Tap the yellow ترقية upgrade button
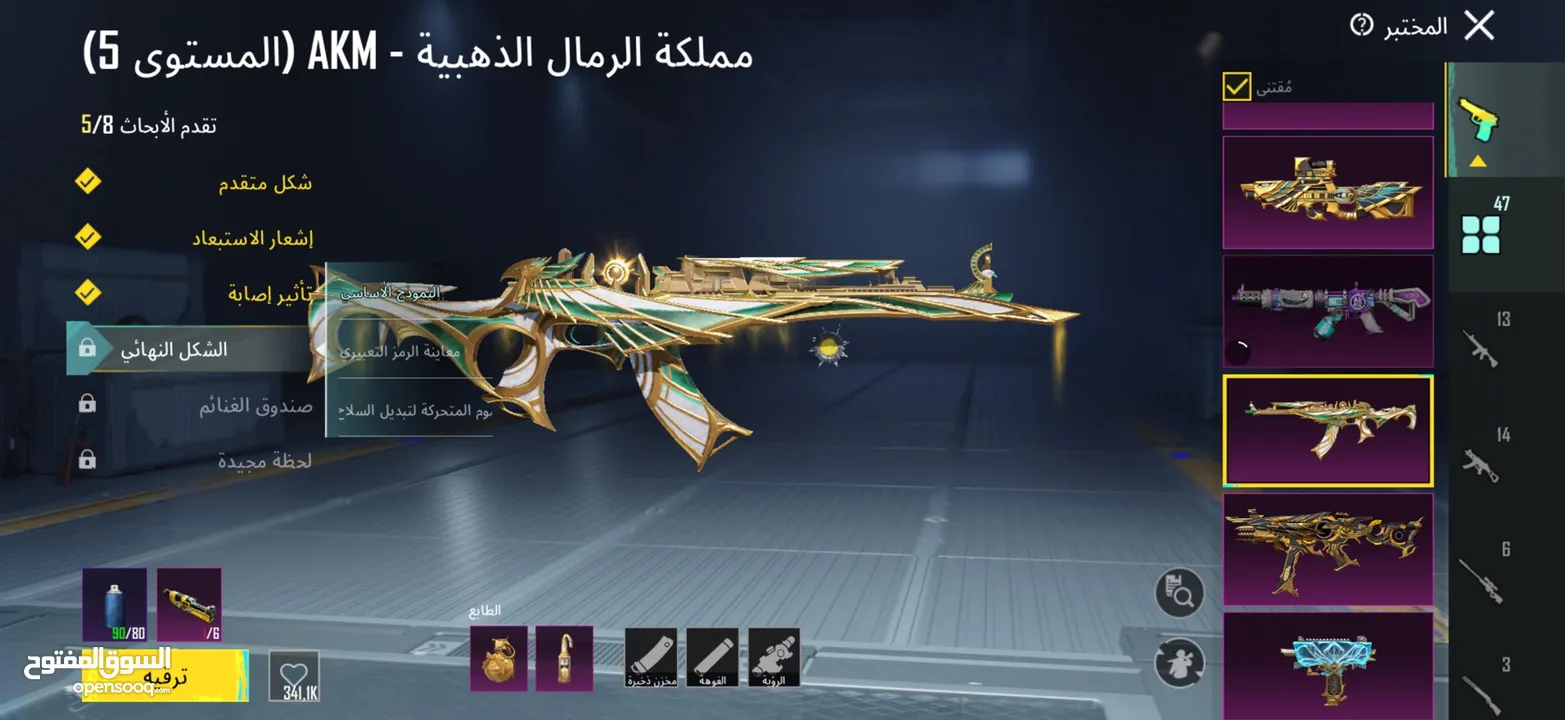 164,676
